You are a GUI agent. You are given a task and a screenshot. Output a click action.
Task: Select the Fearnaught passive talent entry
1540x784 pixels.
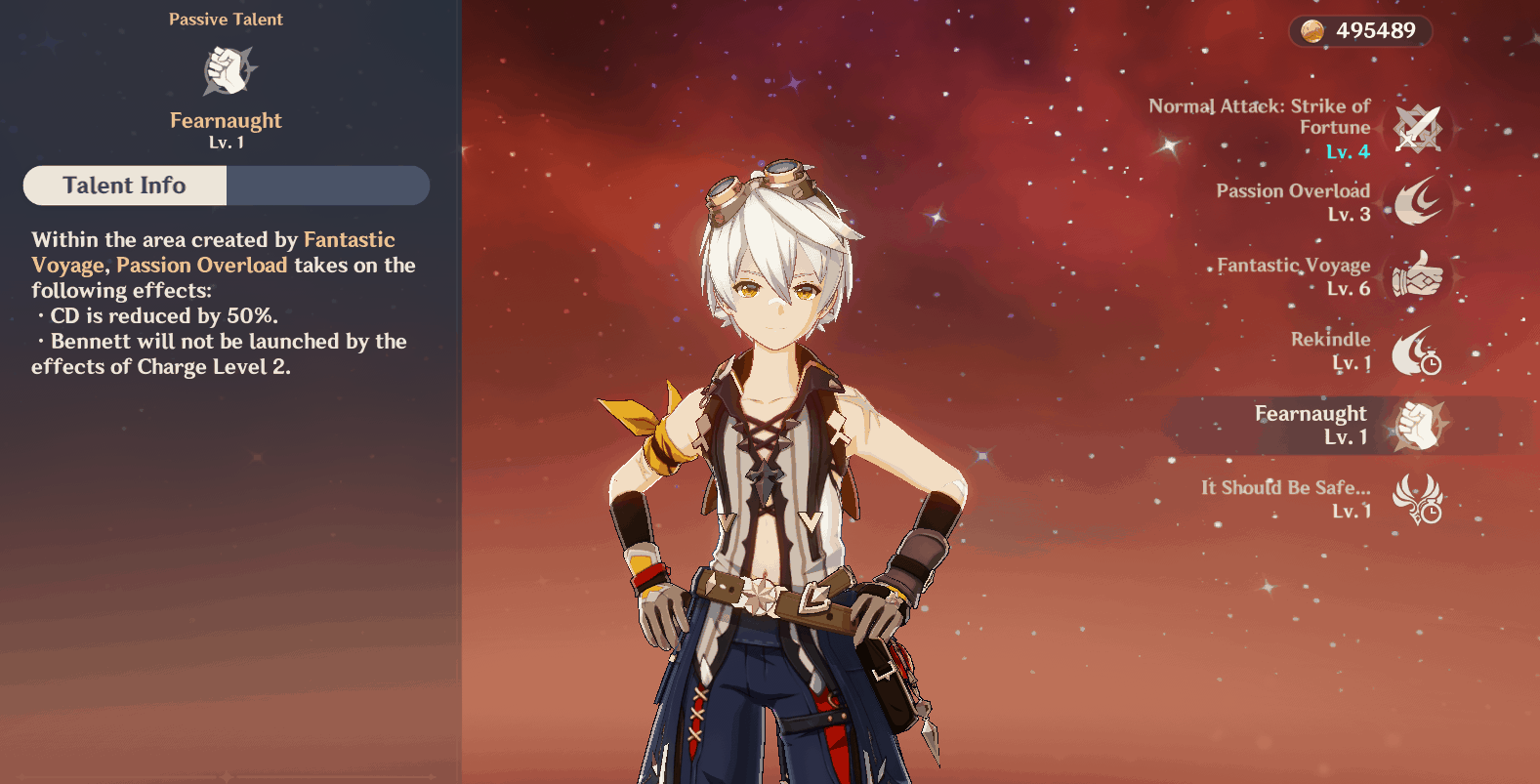click(1417, 426)
